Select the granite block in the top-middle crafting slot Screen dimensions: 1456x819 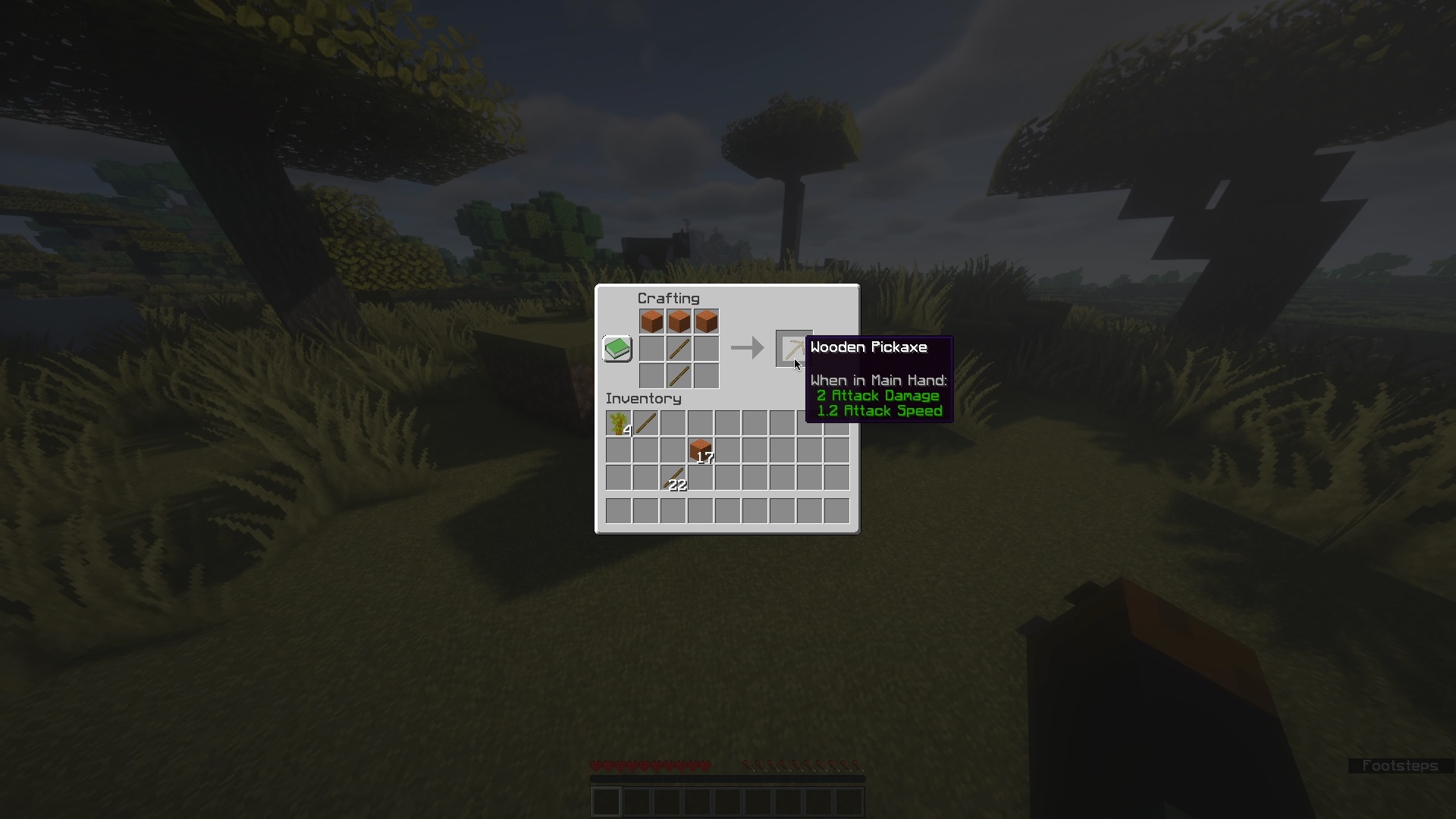679,320
